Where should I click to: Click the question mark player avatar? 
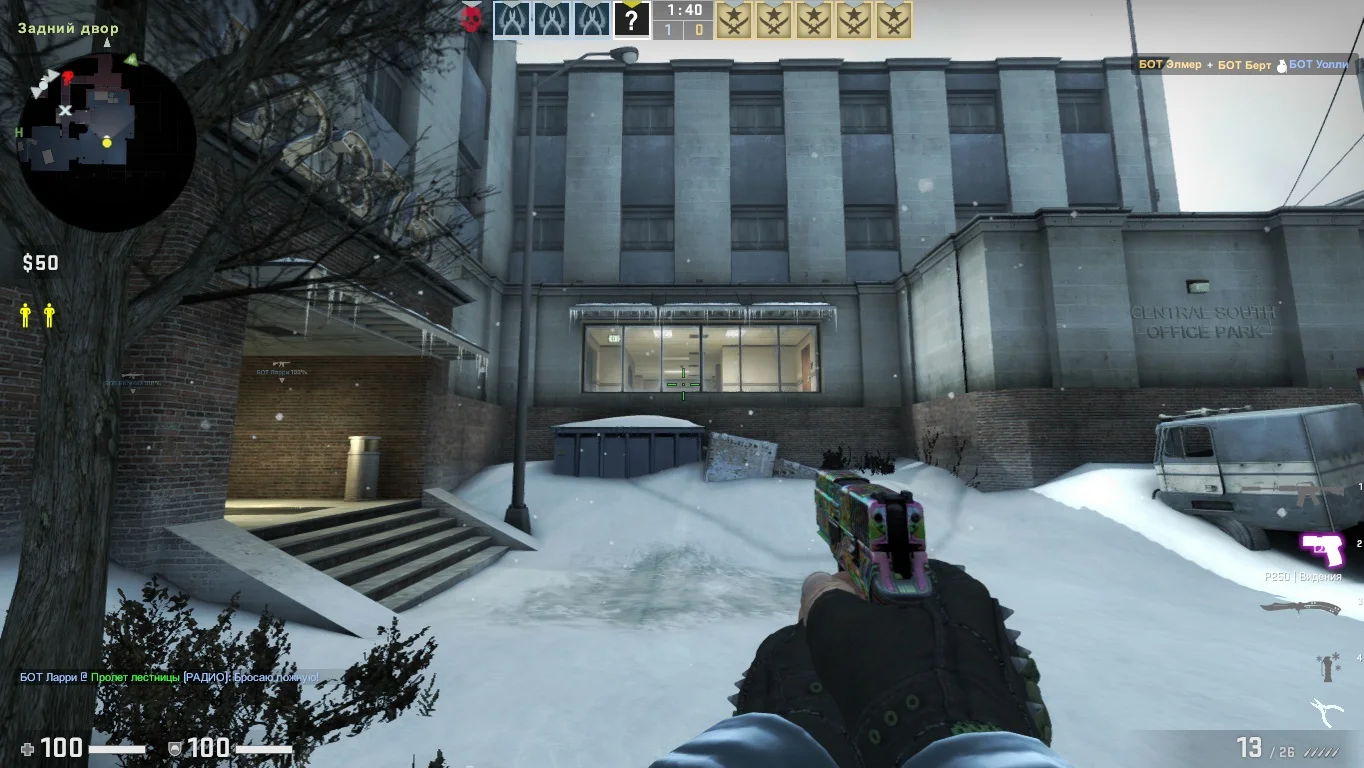pyautogui.click(x=631, y=20)
